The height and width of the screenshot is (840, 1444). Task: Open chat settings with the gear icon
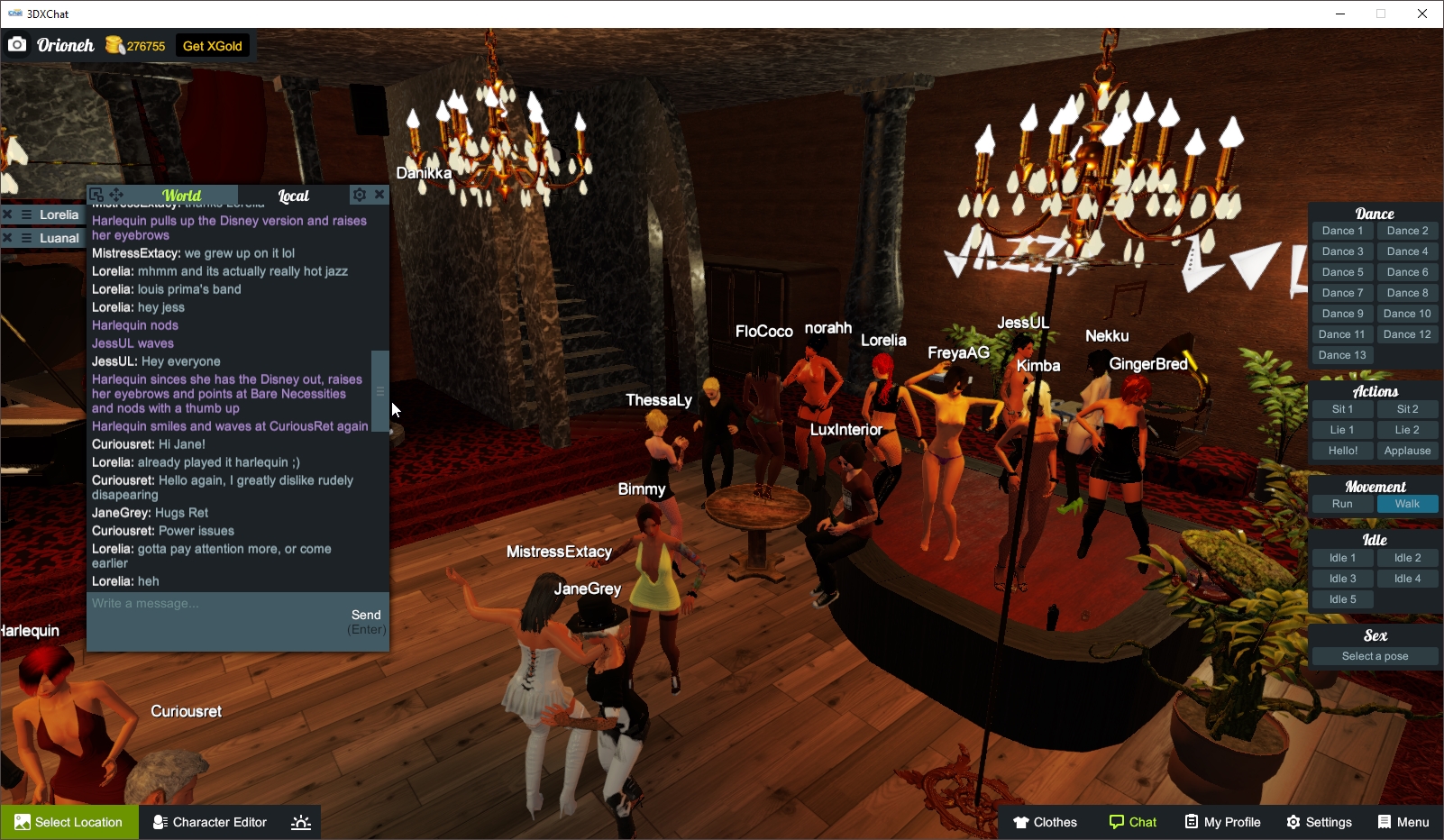click(359, 194)
